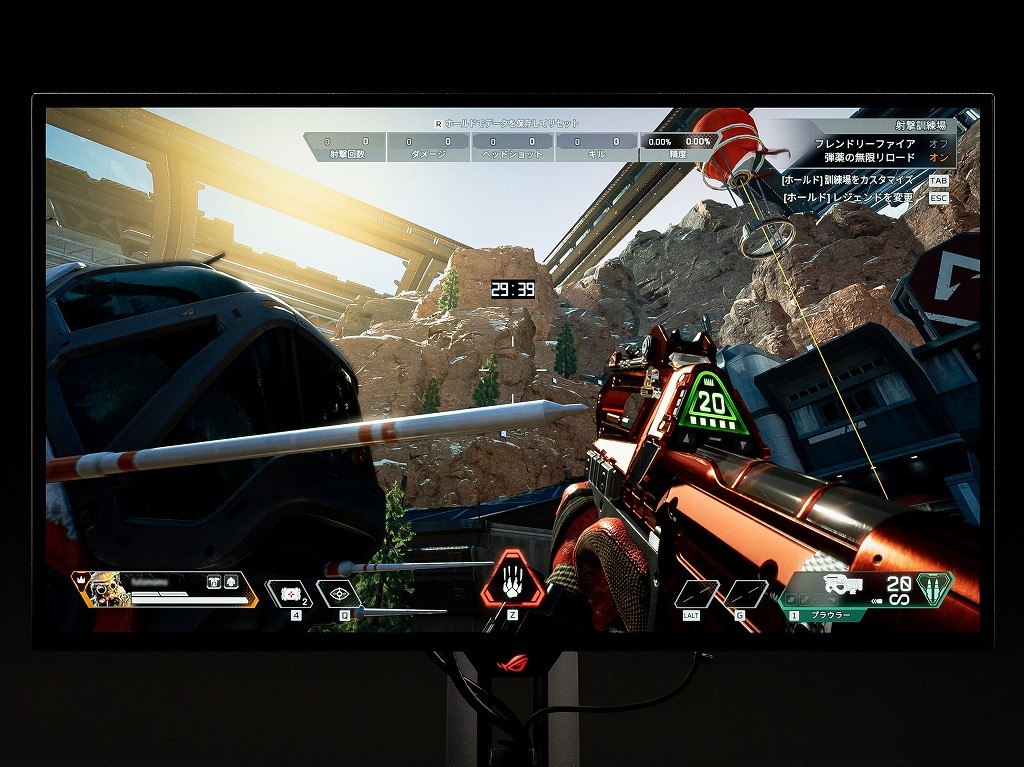Viewport: 1024px width, 767px height.
Task: Use the healing item slot
Action: pos(291,594)
